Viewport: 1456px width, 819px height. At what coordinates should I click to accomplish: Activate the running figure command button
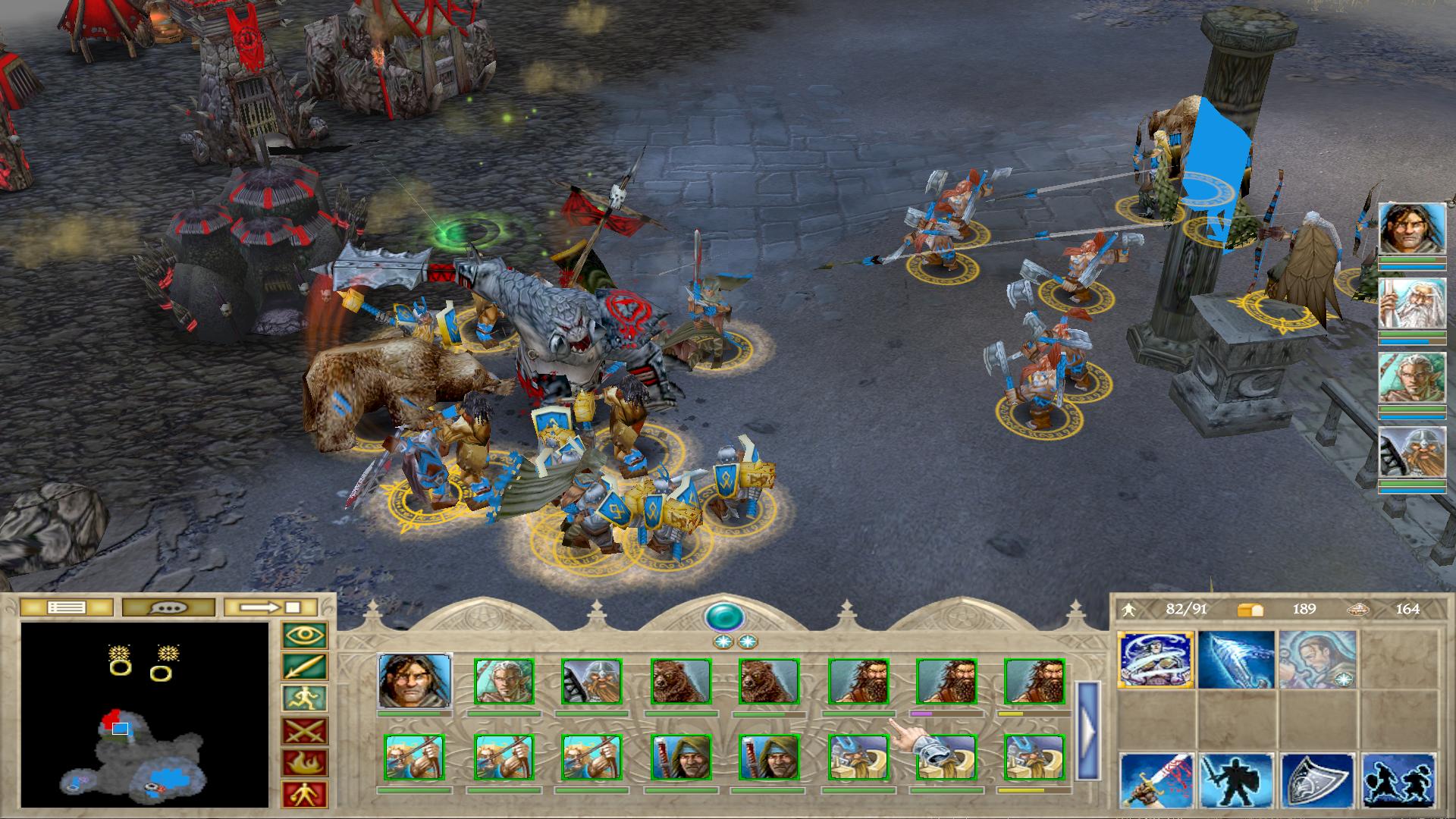[x=304, y=699]
